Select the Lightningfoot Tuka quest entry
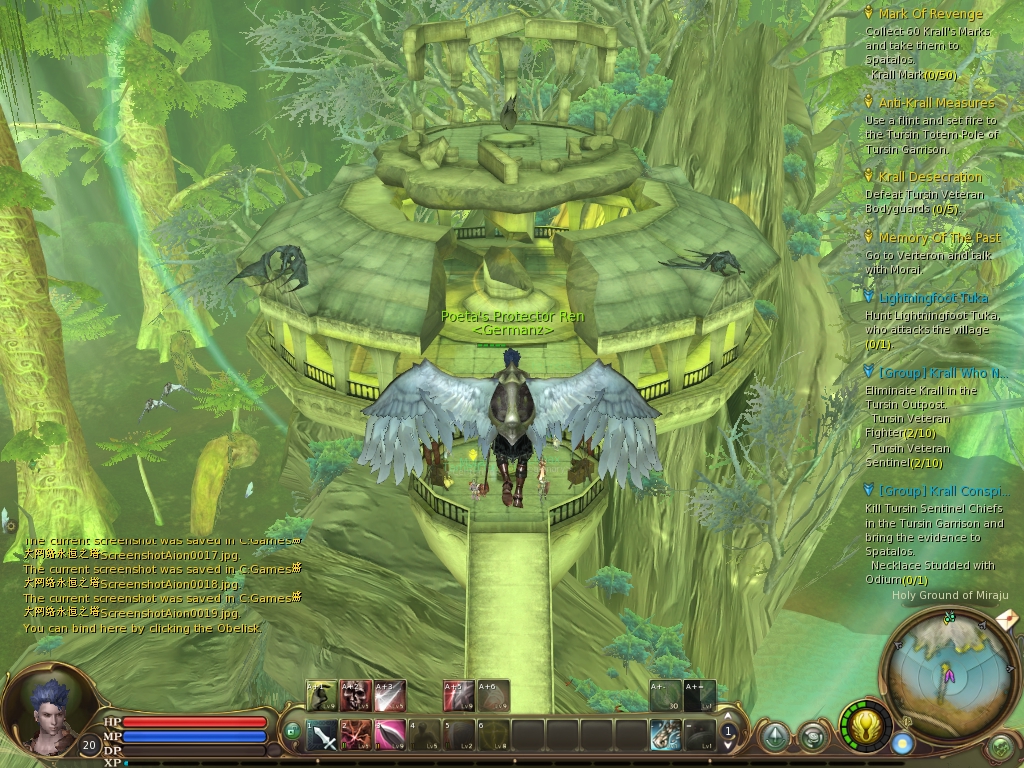Image resolution: width=1024 pixels, height=768 pixels. tap(932, 298)
